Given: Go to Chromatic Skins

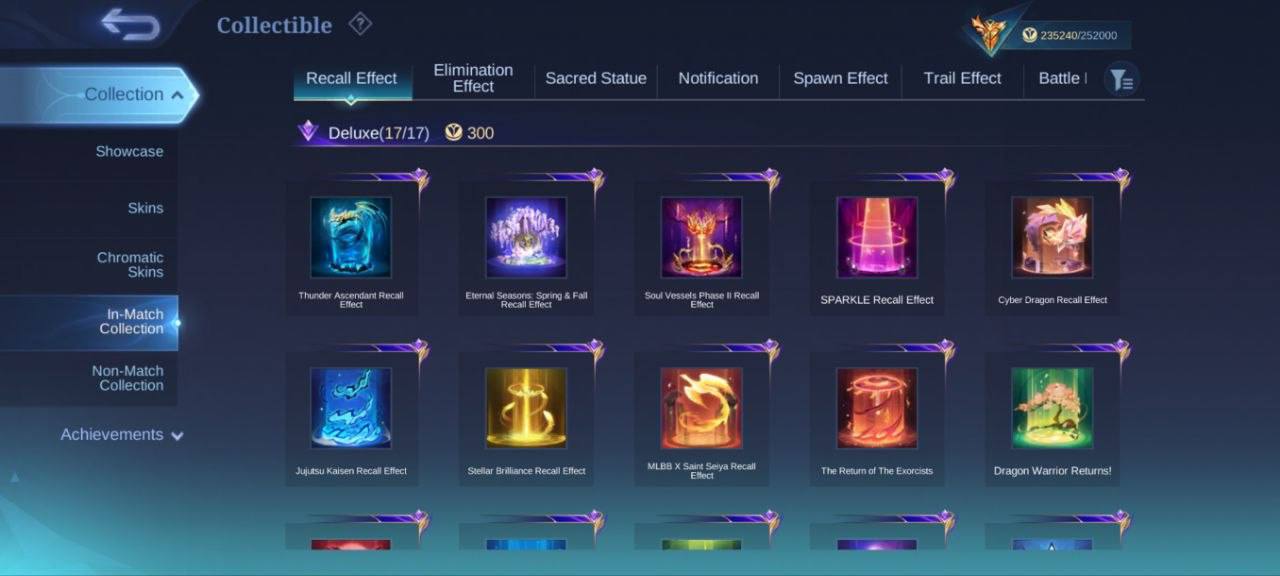Looking at the screenshot, I should (x=130, y=265).
